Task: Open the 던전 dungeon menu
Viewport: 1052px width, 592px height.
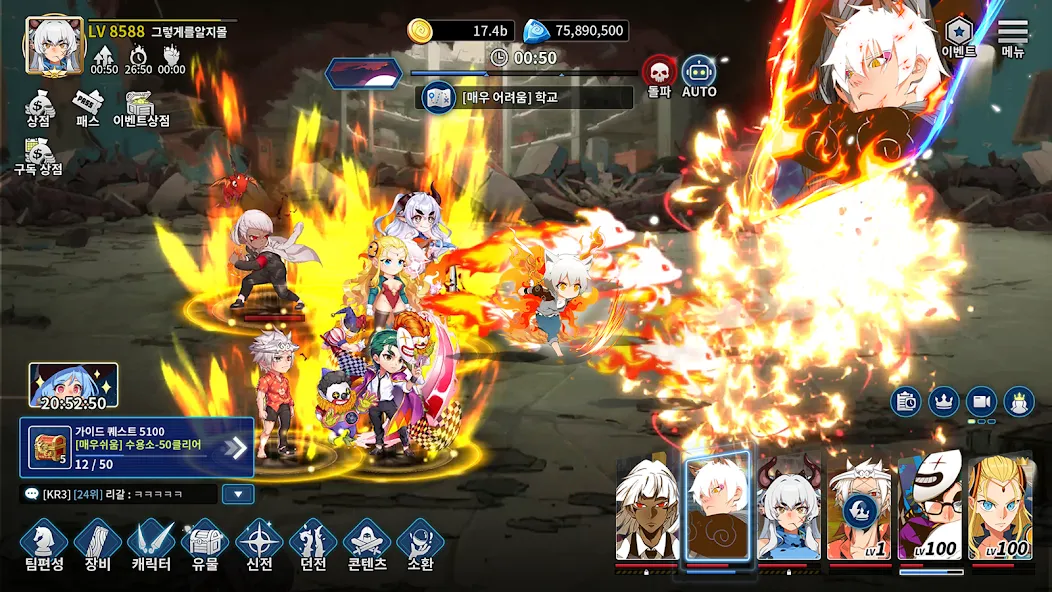Action: coord(313,545)
